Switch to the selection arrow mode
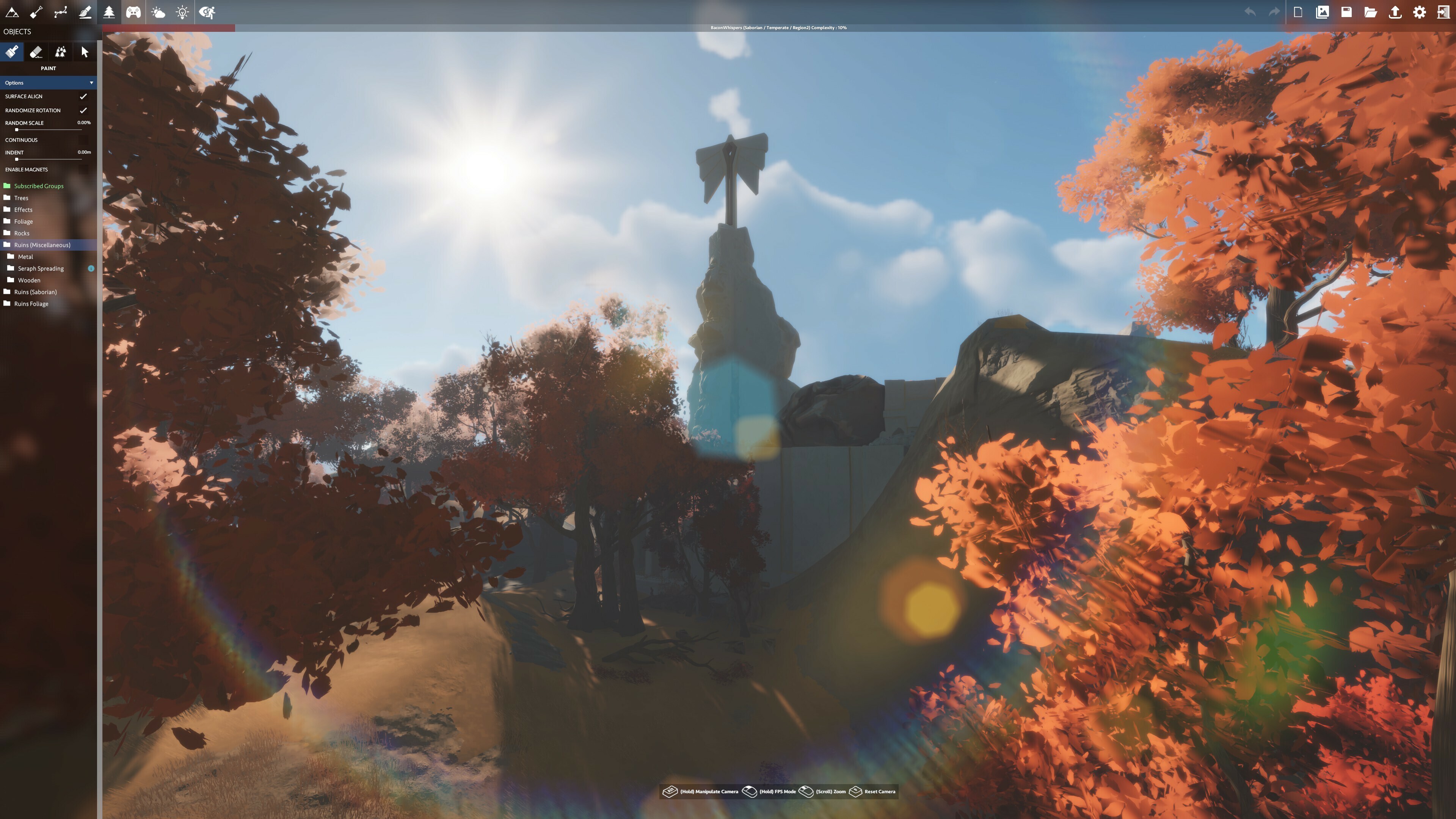The image size is (1456, 819). coord(84,52)
